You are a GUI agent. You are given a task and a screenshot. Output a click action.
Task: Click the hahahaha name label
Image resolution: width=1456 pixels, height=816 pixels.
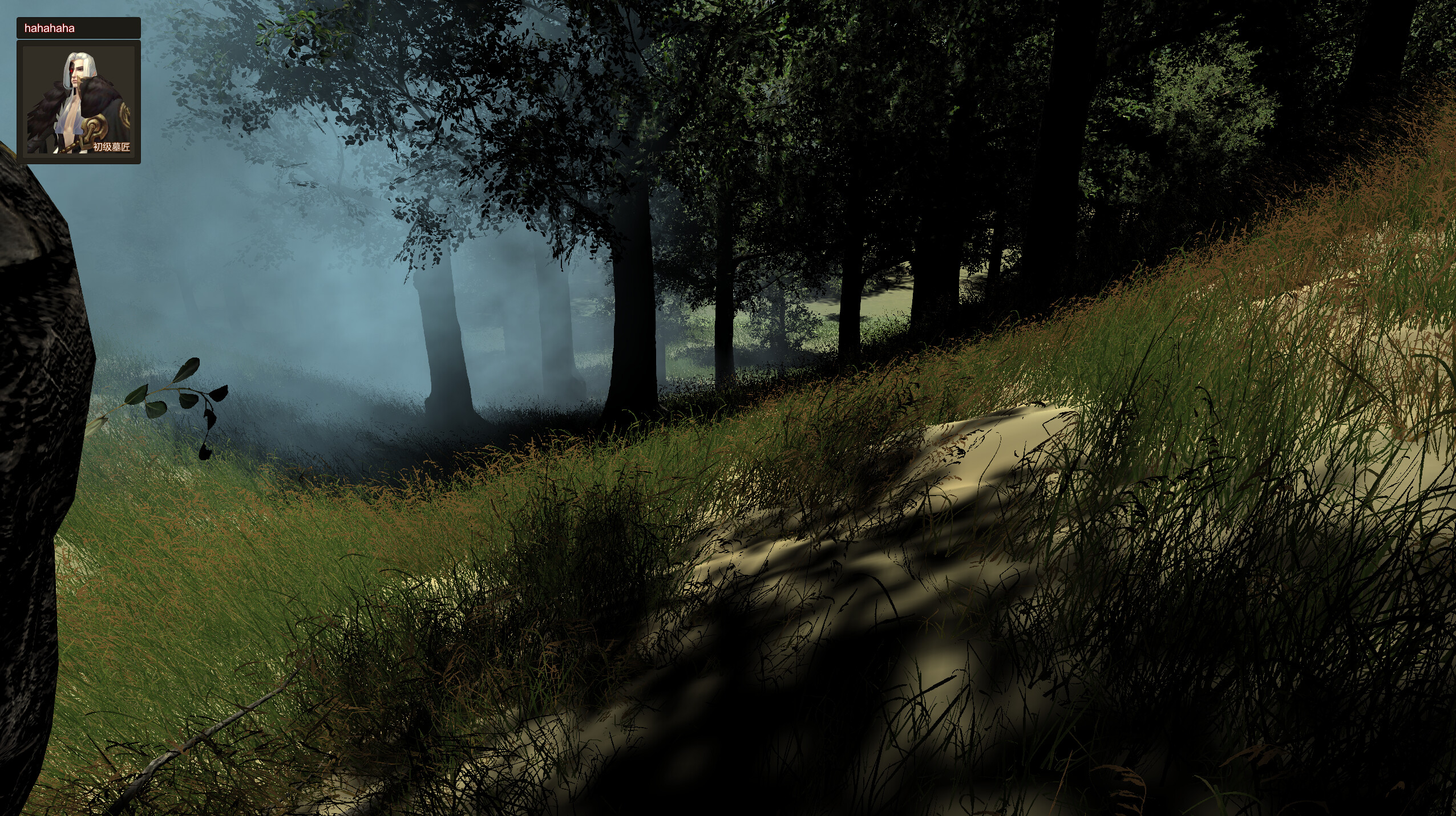(x=50, y=29)
